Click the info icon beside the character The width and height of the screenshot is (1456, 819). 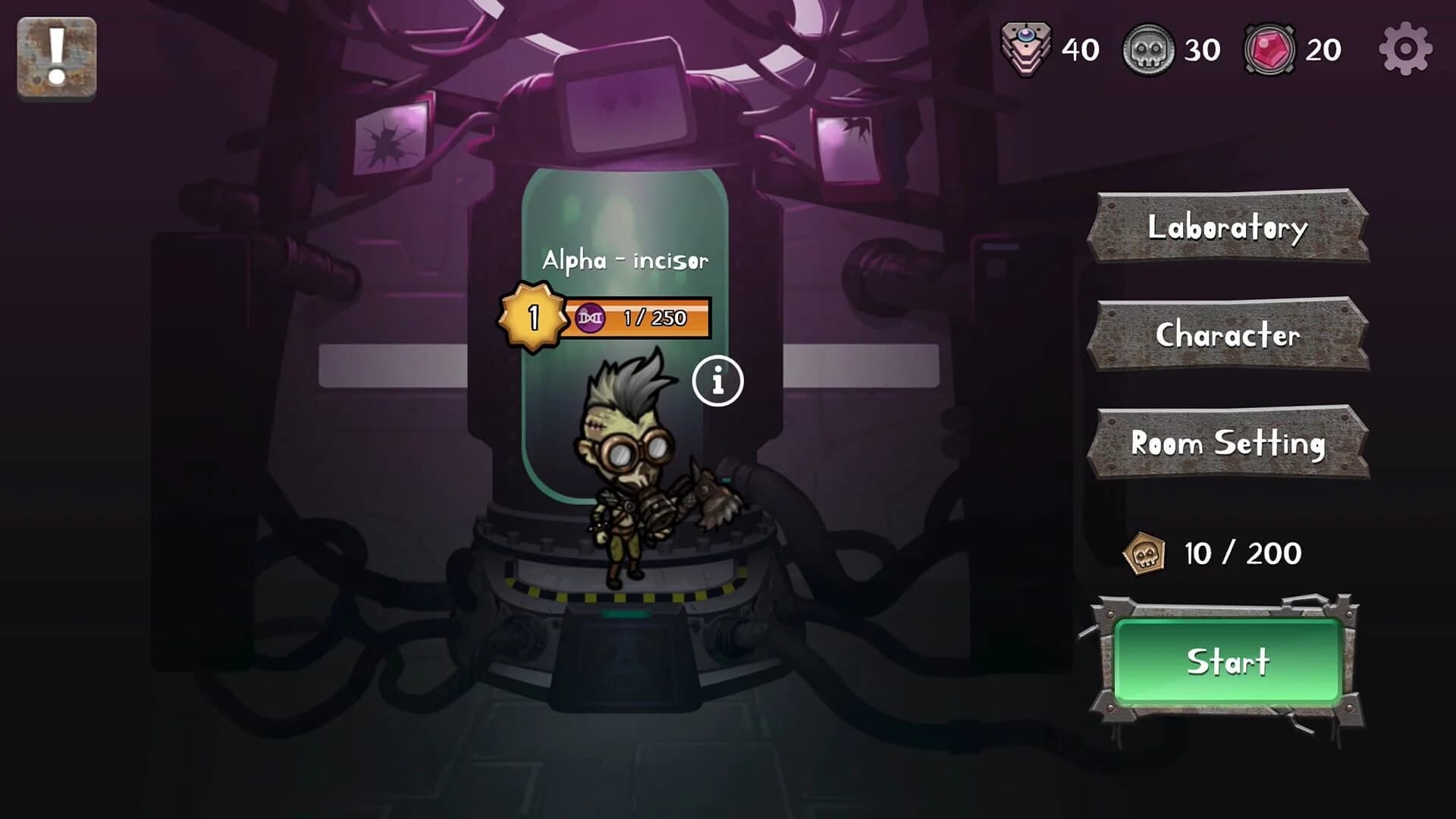click(716, 382)
